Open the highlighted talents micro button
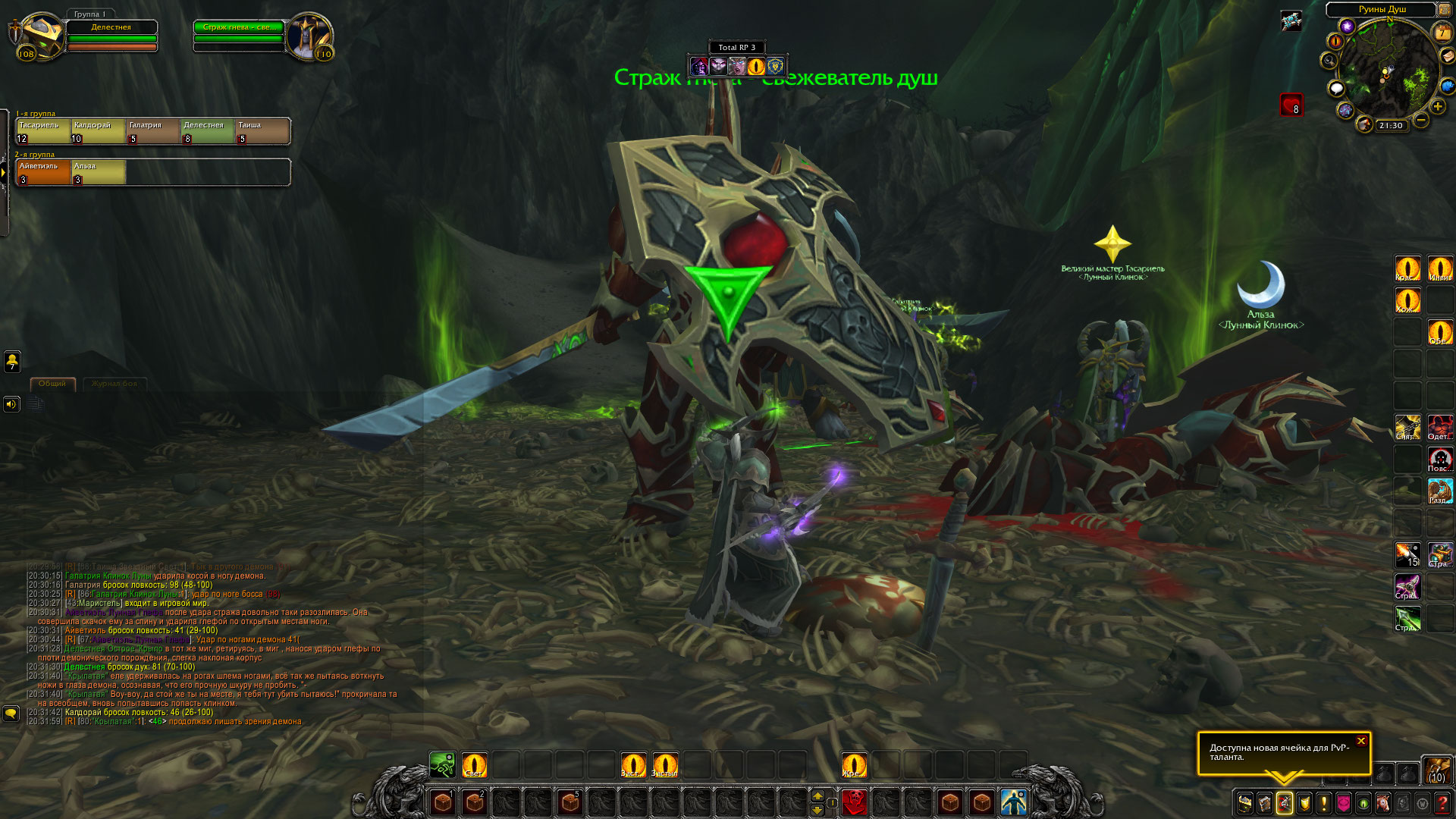Screen dimensions: 1456x819 point(1284,802)
